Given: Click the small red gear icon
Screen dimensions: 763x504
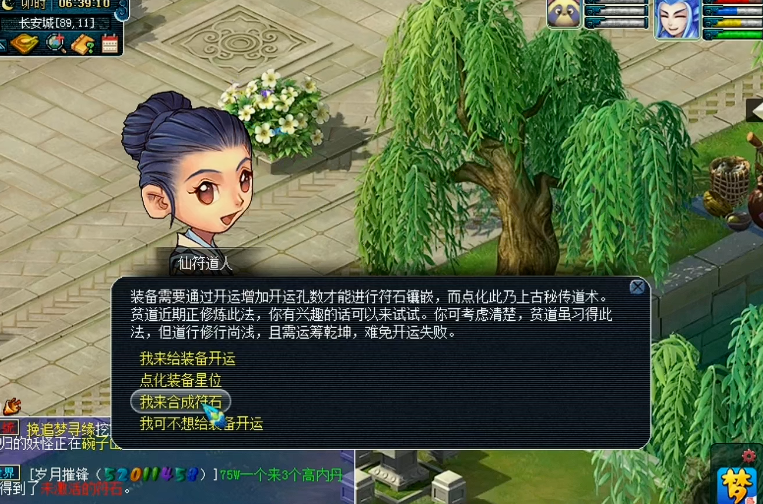Looking at the screenshot, I should tap(749, 456).
